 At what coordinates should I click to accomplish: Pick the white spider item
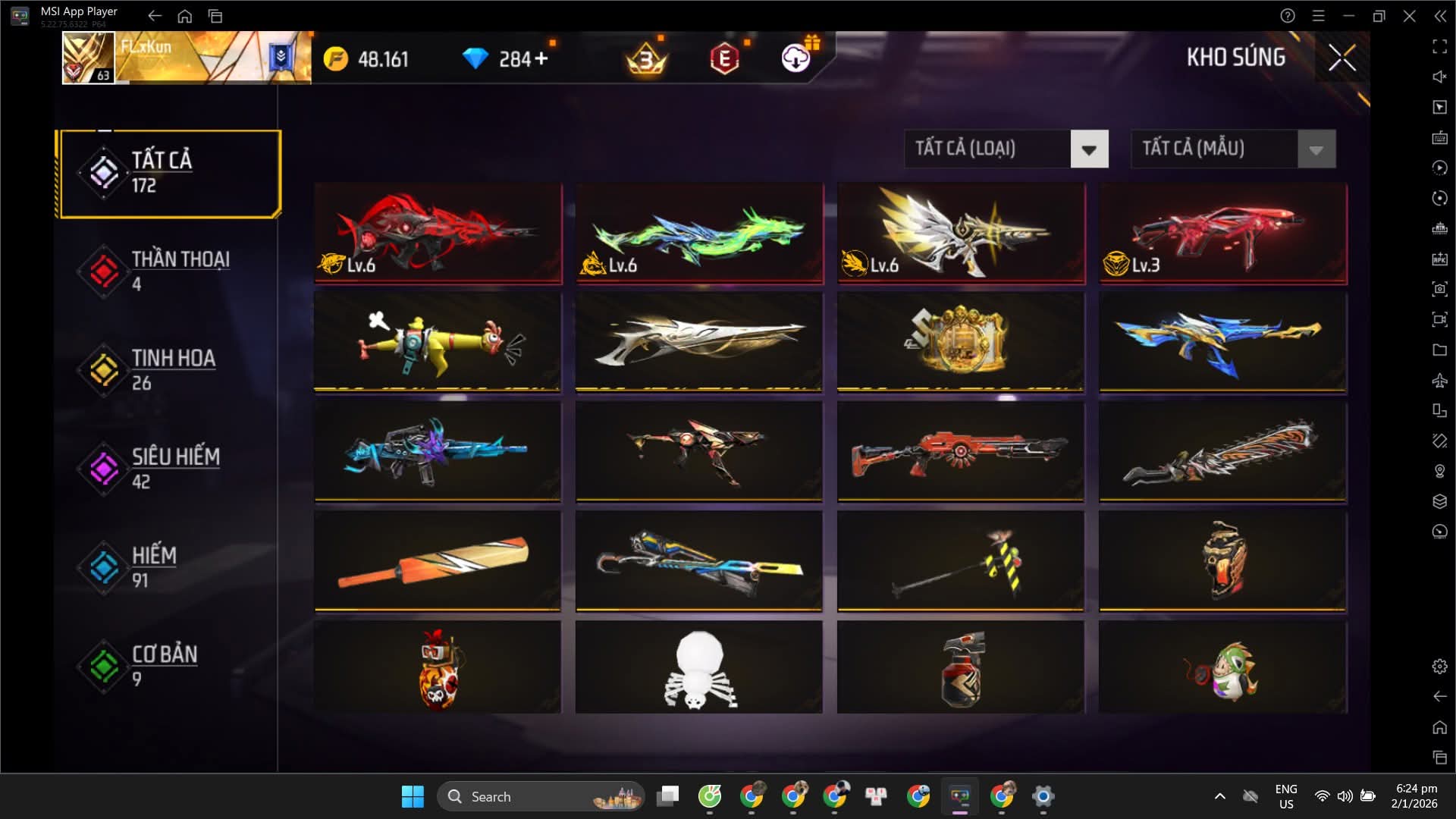(699, 667)
